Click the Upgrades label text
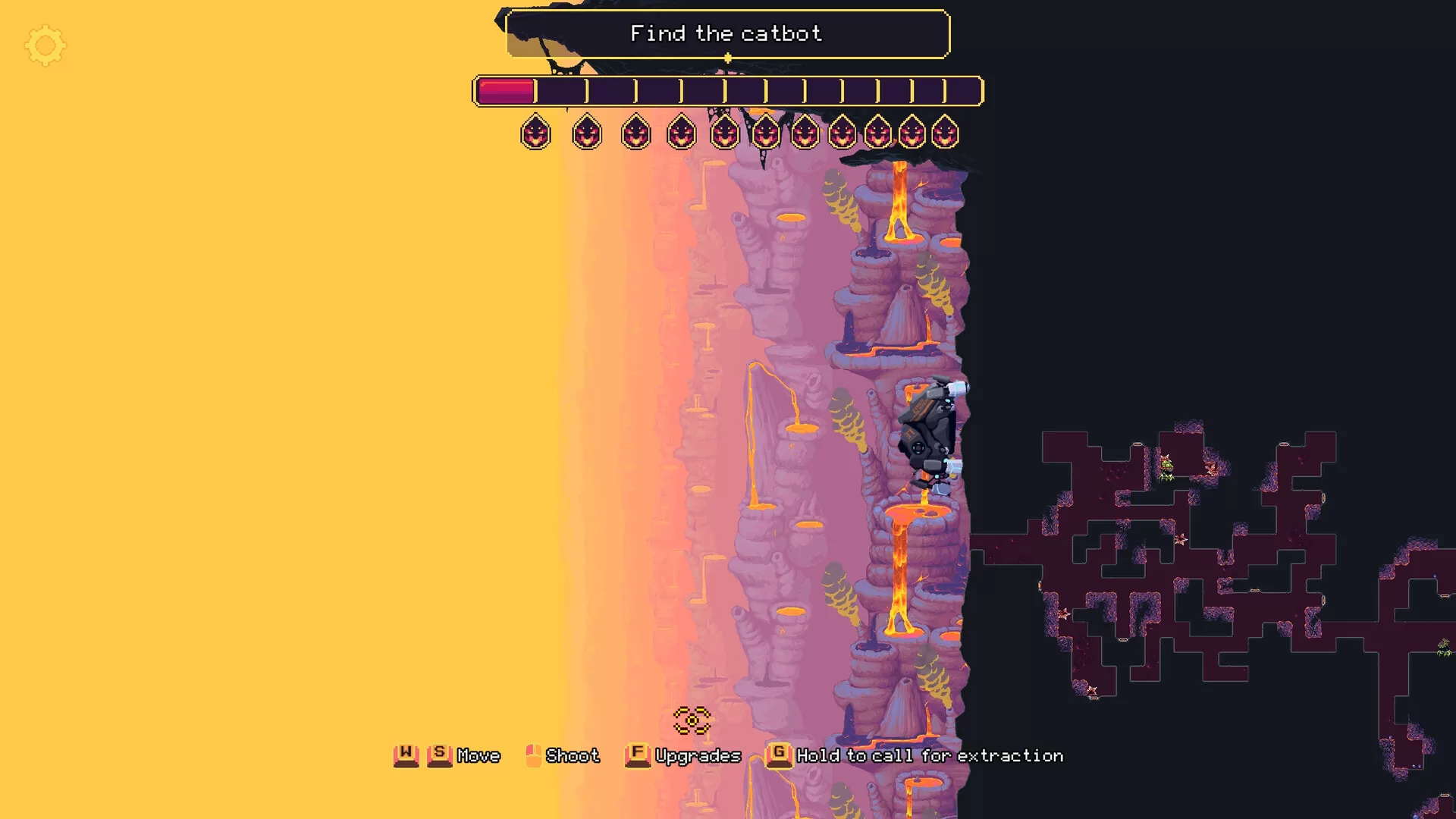 [699, 755]
